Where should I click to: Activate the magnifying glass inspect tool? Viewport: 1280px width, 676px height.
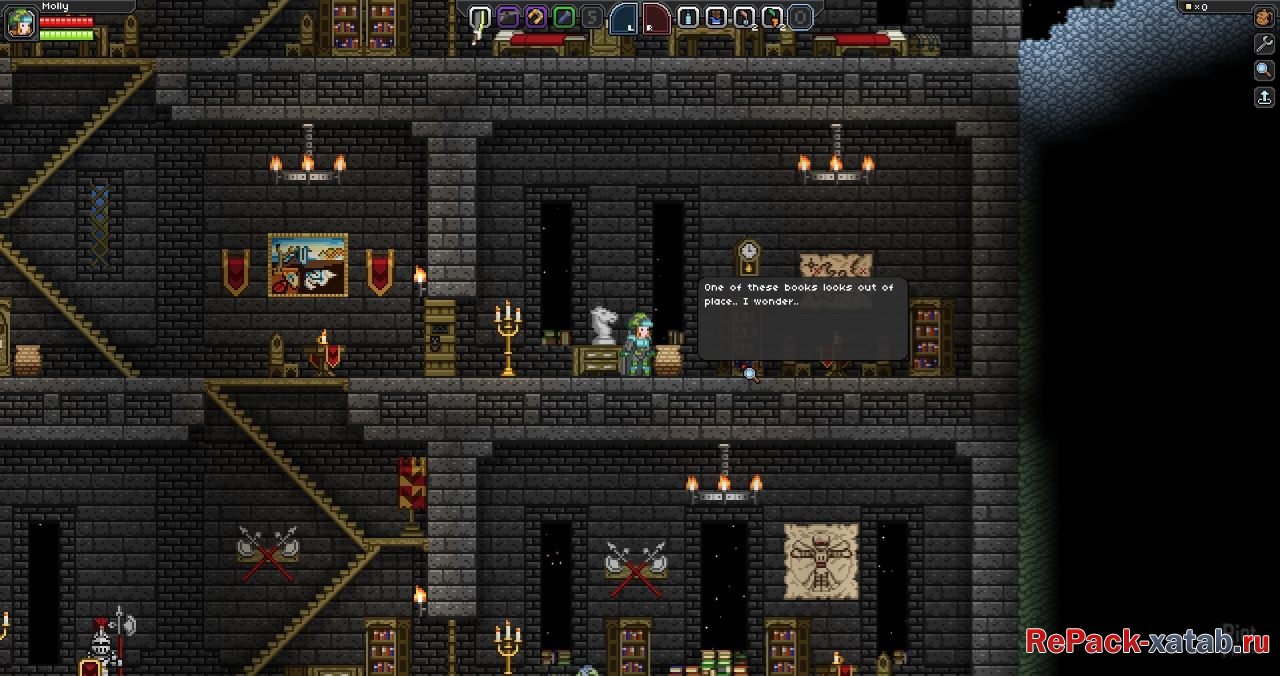pos(1264,71)
